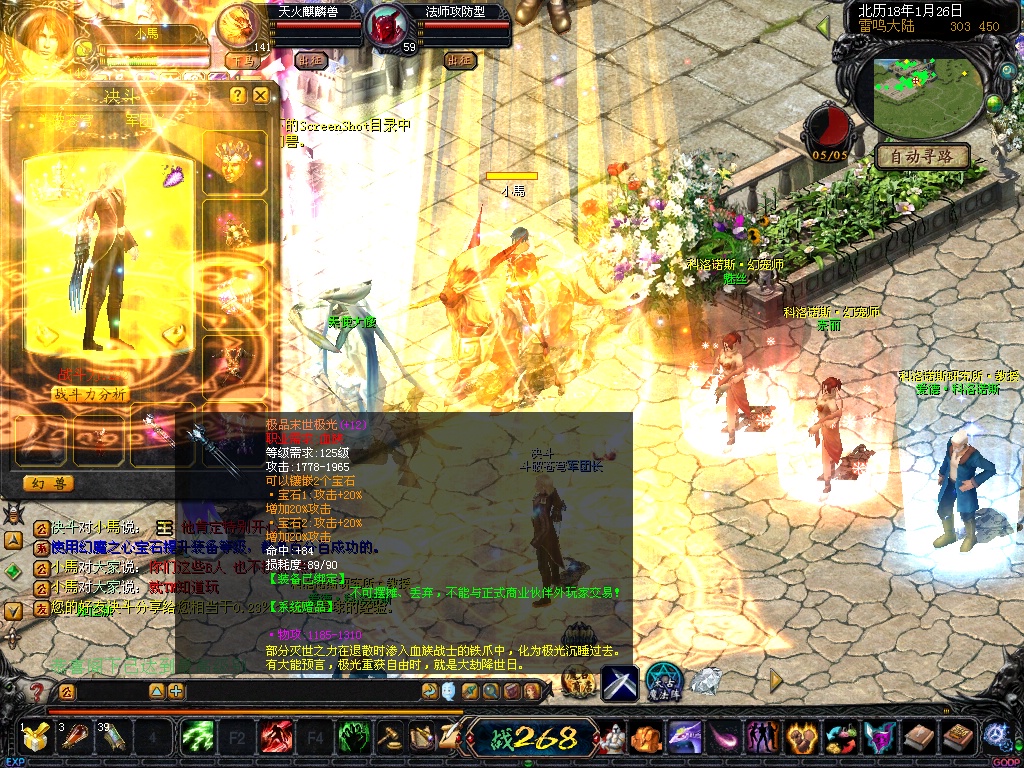
Task: Click the red question mark help icon
Action: pyautogui.click(x=37, y=691)
